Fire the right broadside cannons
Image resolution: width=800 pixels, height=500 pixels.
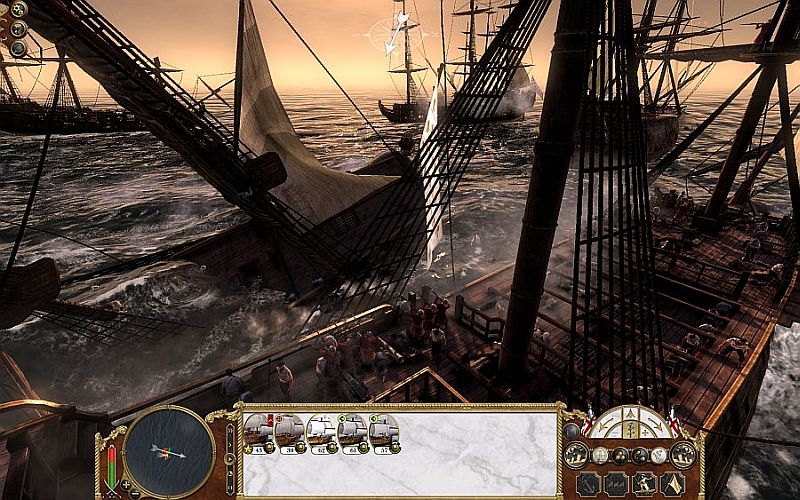tap(683, 455)
